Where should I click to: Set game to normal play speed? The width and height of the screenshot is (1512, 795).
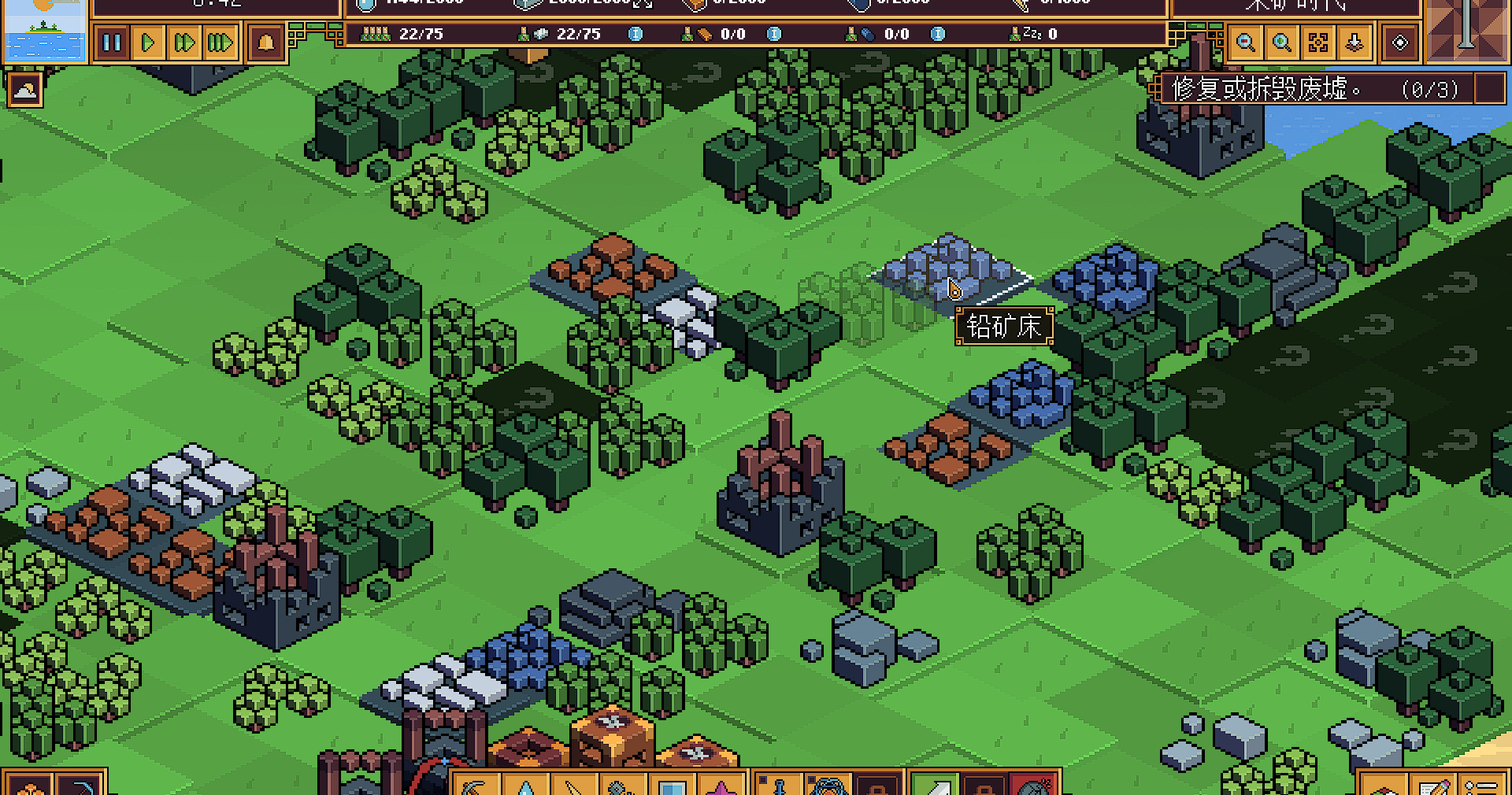[x=148, y=42]
